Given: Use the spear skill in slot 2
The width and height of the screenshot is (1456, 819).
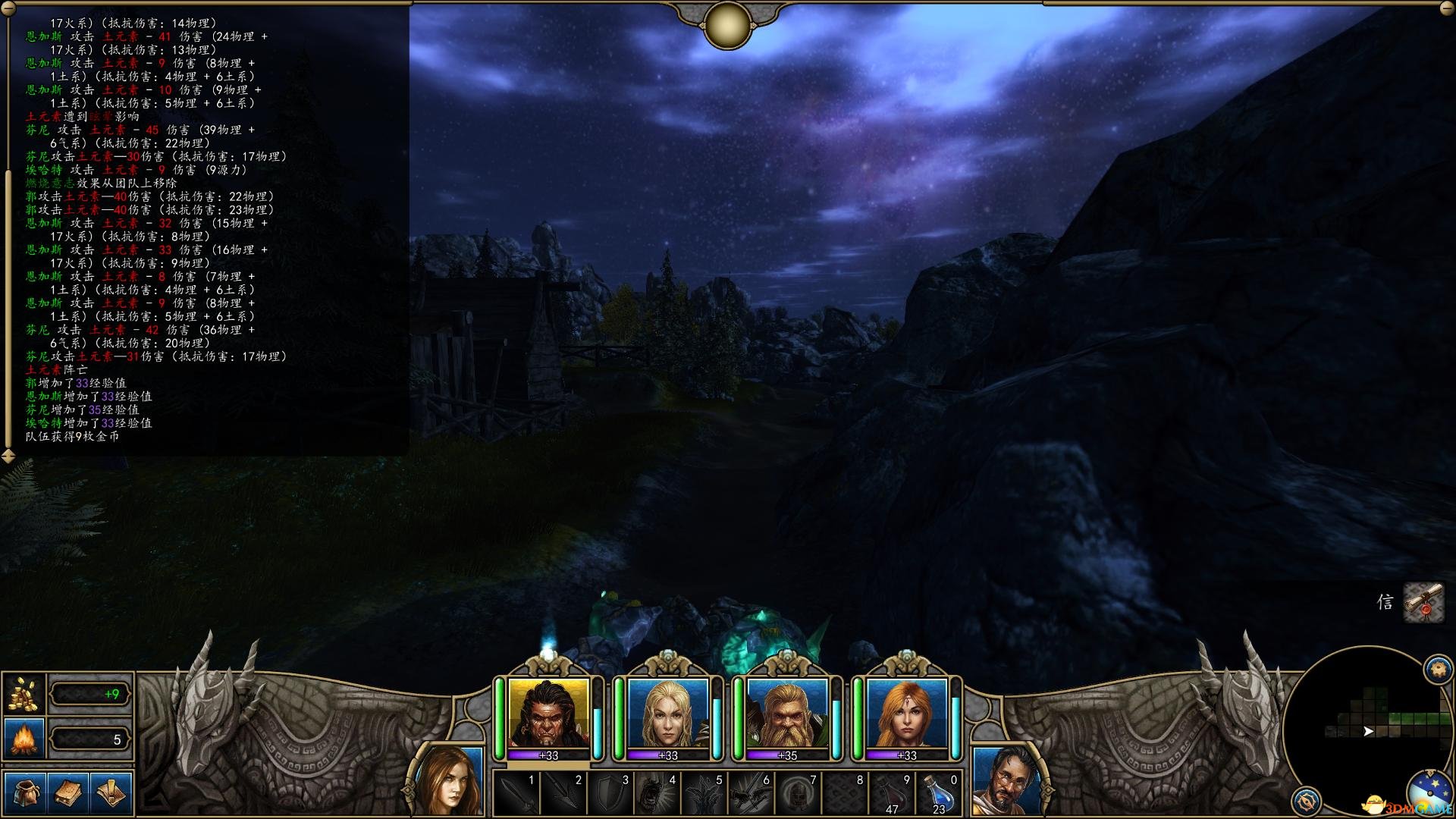Looking at the screenshot, I should click(563, 794).
